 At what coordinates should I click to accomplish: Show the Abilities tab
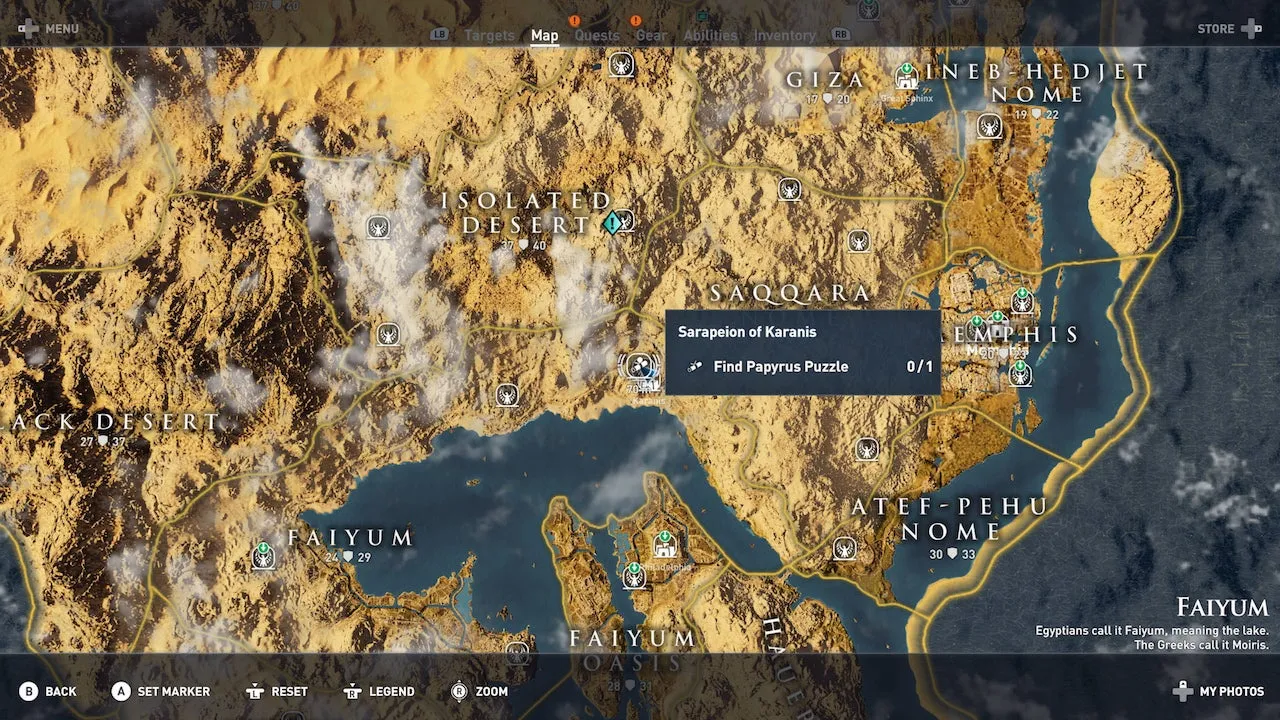[x=710, y=36]
